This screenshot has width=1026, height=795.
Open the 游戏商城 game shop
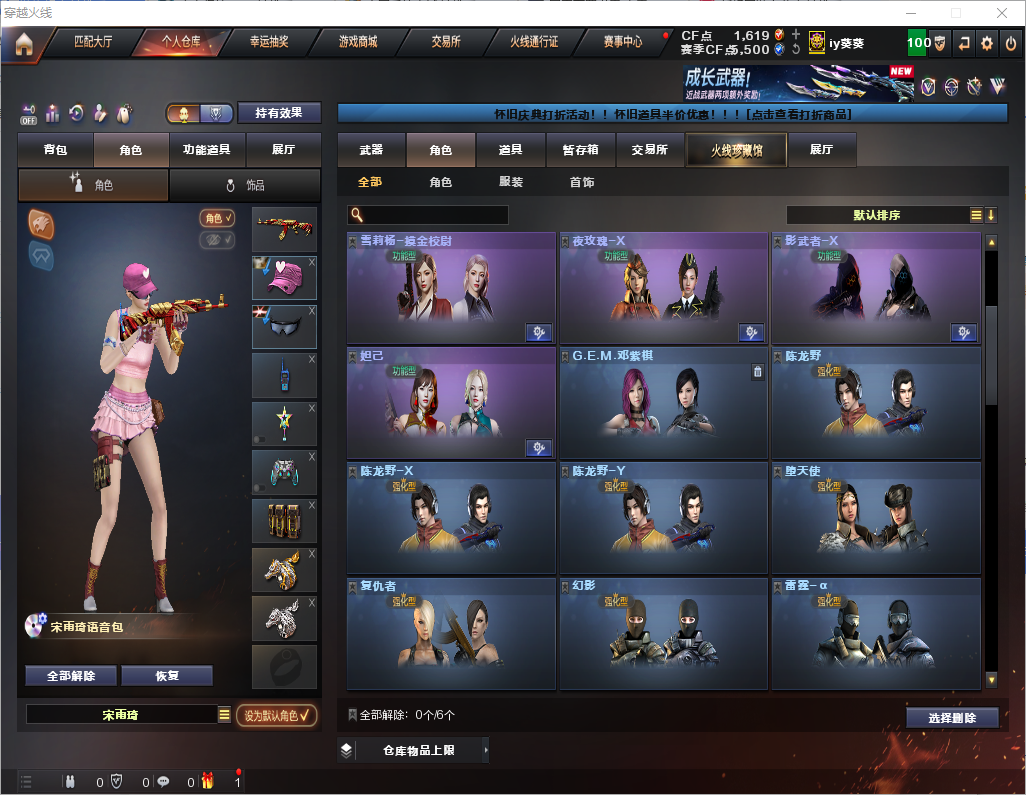coord(358,42)
